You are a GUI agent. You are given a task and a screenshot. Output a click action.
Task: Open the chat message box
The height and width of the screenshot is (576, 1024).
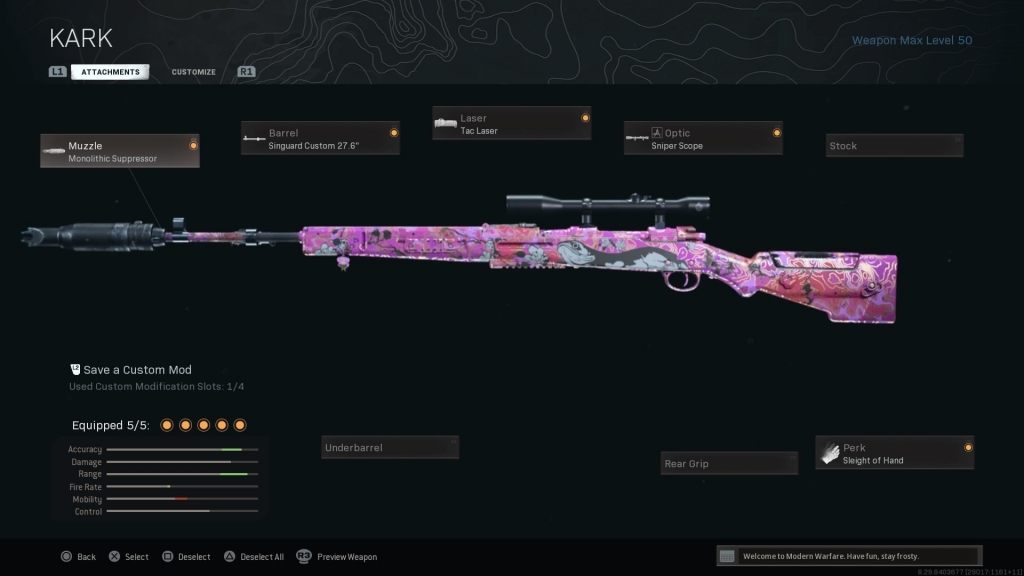click(x=848, y=556)
